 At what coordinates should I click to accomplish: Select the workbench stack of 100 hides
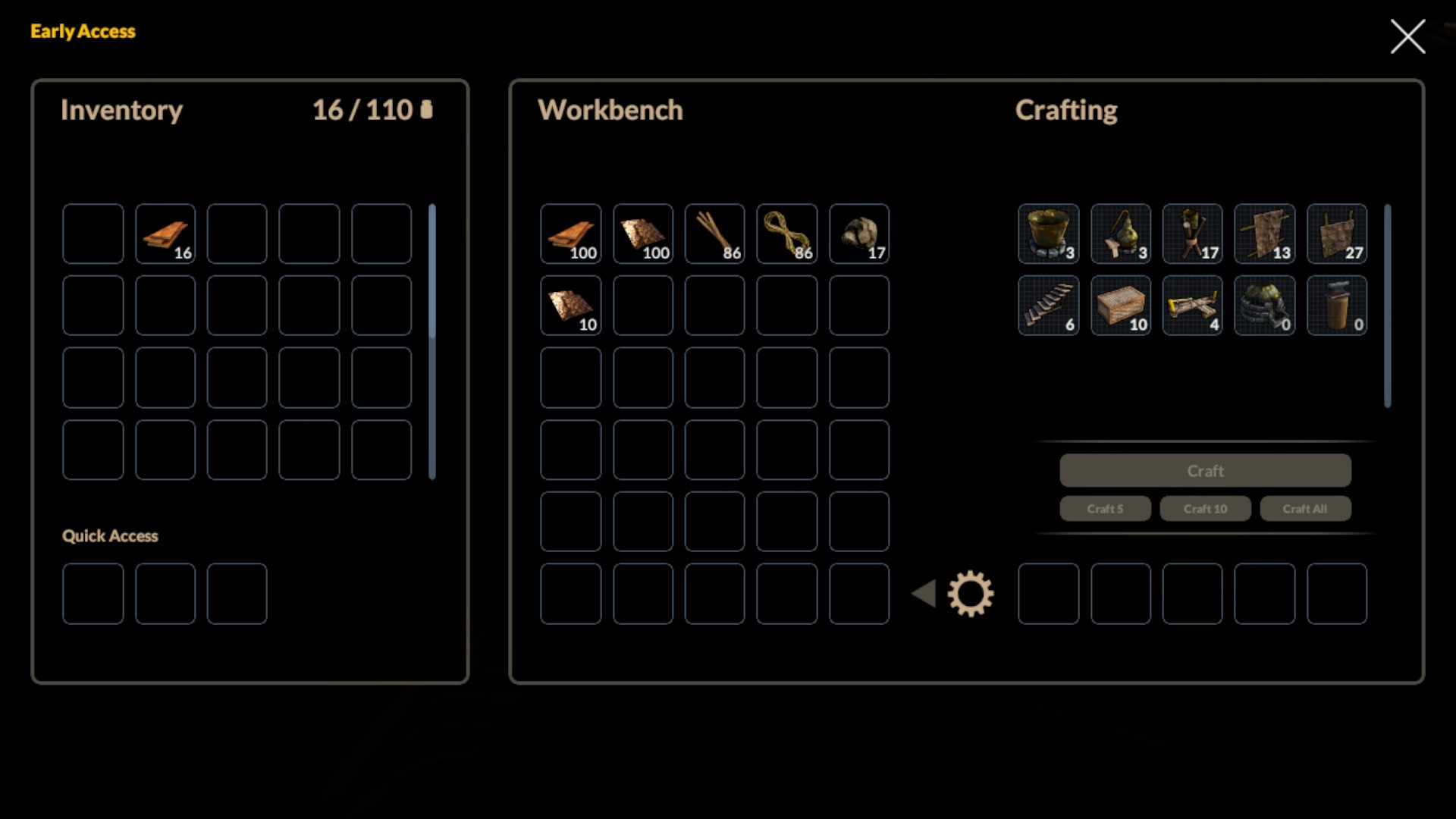tap(642, 234)
